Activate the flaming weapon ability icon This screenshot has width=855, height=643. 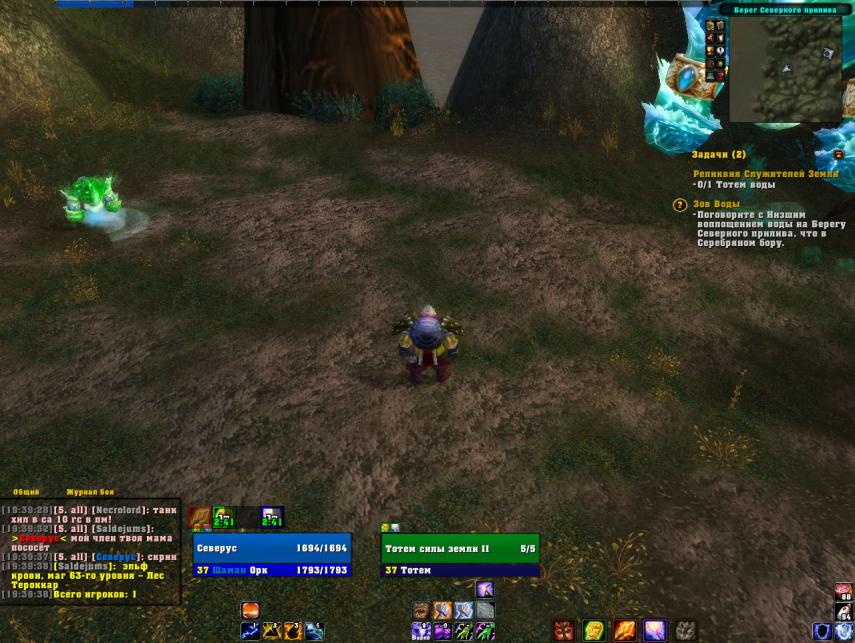(625, 631)
